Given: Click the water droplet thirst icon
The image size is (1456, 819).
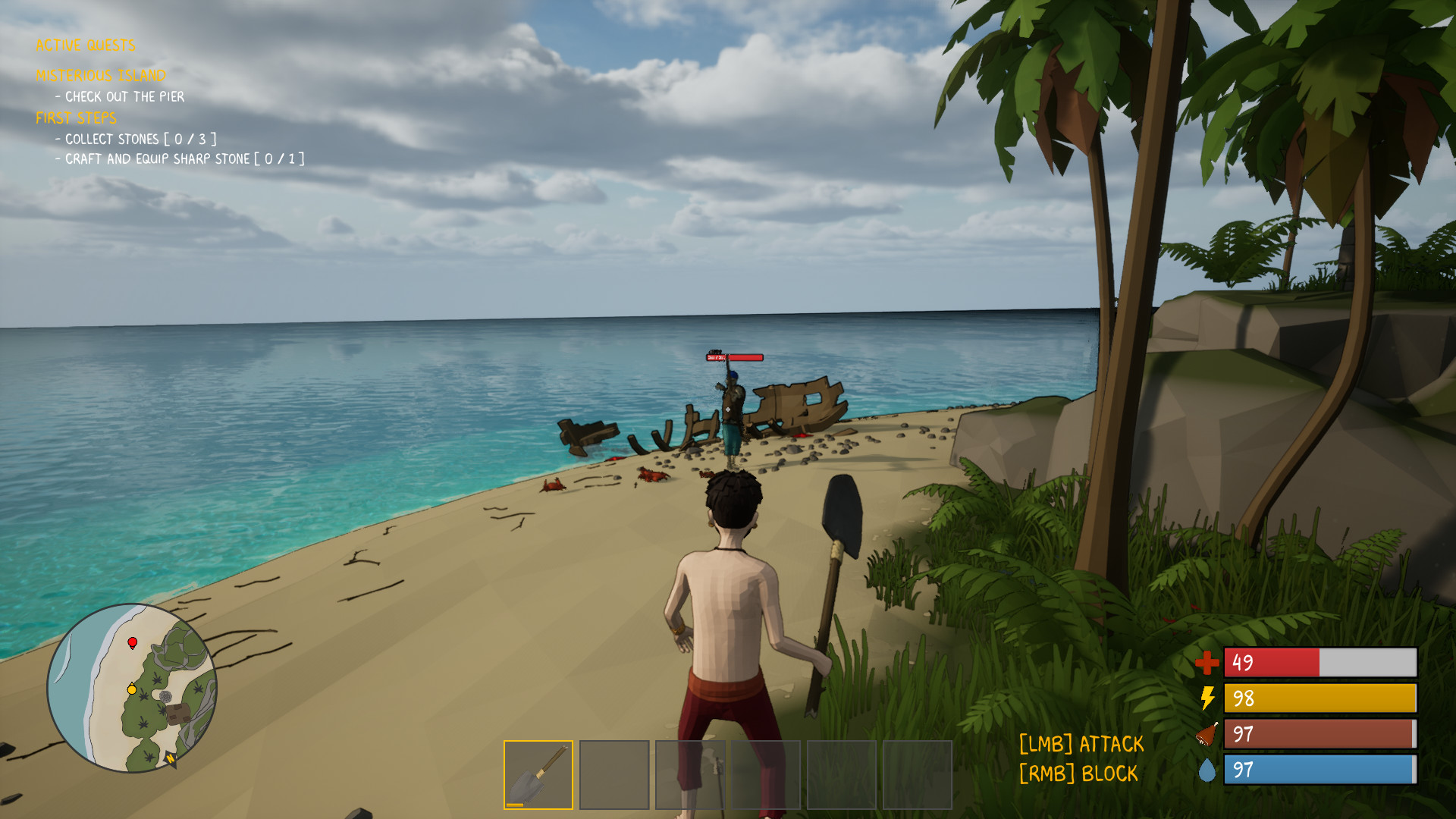Looking at the screenshot, I should (1208, 770).
